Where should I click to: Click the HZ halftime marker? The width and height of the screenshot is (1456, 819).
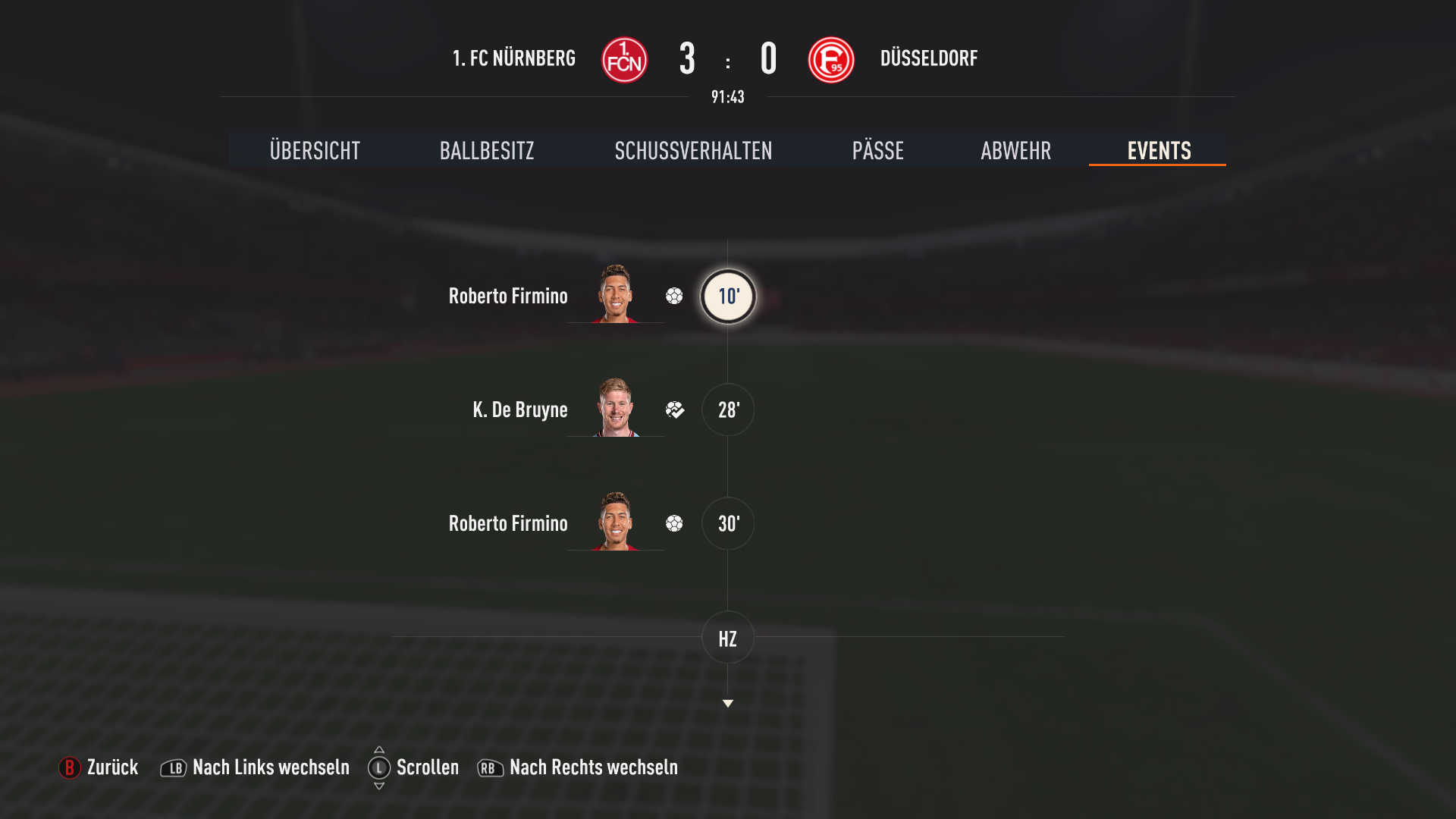tap(728, 639)
